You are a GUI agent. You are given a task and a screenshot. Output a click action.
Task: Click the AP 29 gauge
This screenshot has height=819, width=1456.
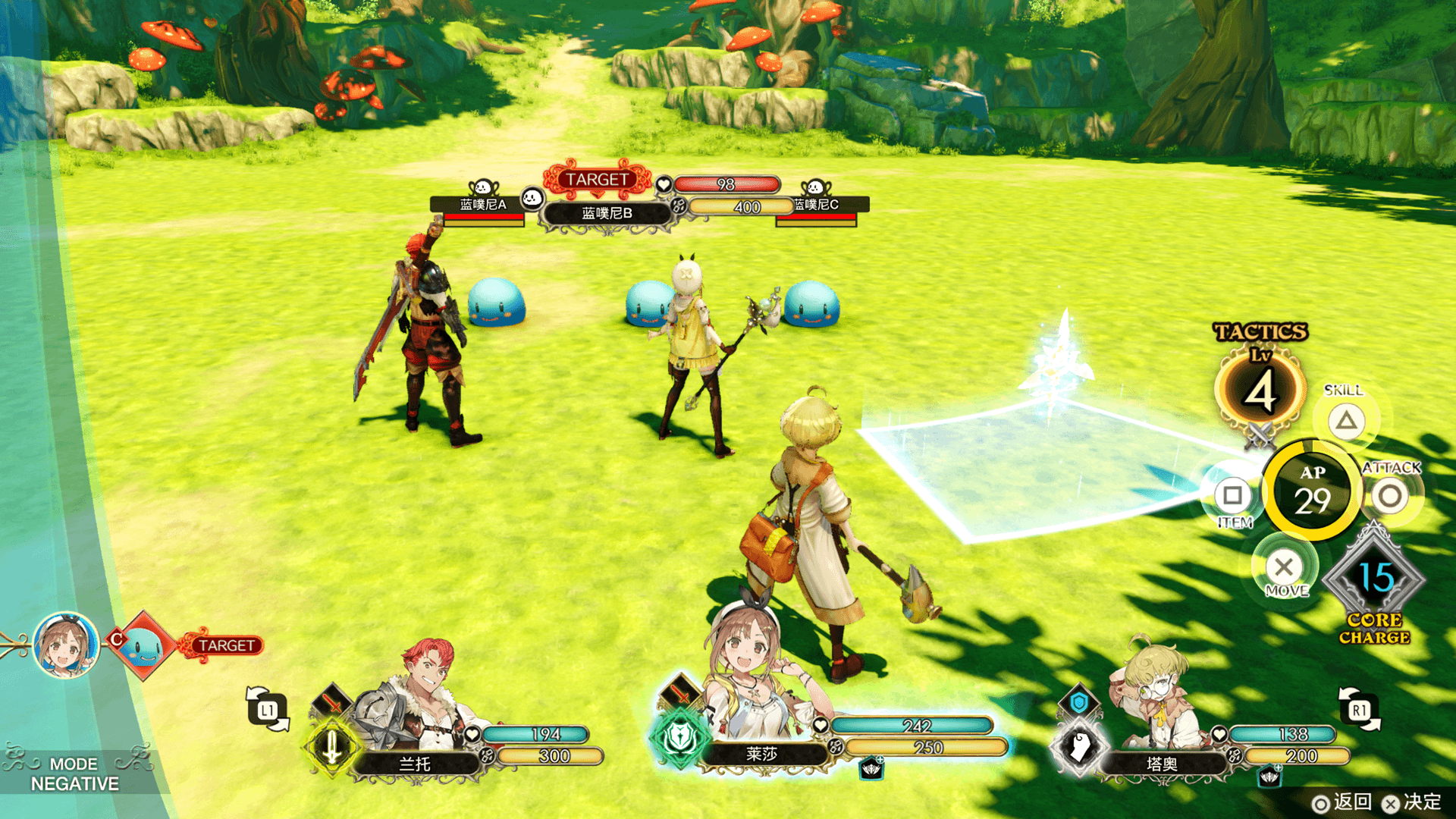coord(1312,491)
